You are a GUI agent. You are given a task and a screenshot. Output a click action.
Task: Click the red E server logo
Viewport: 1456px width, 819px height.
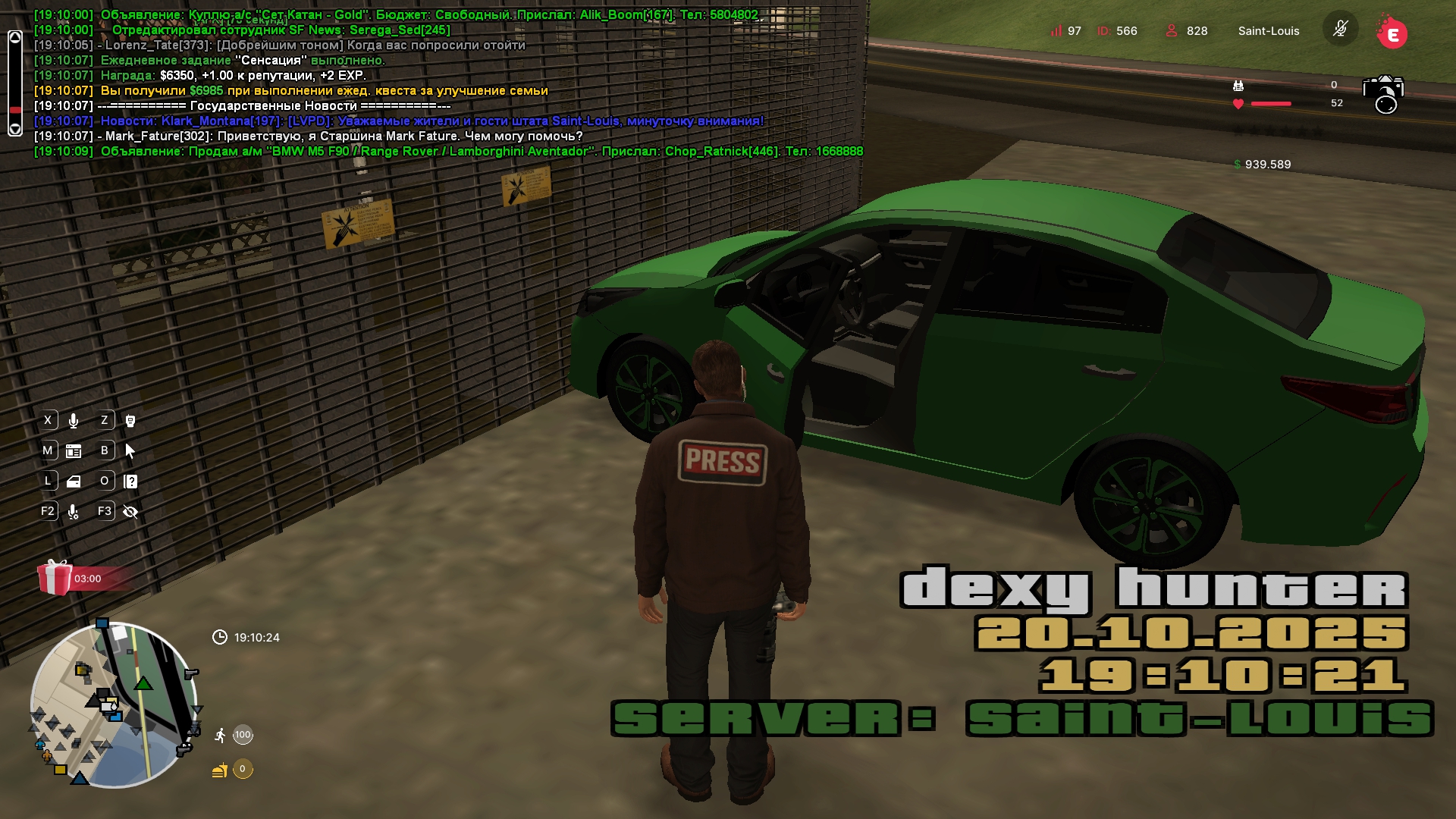[x=1392, y=33]
